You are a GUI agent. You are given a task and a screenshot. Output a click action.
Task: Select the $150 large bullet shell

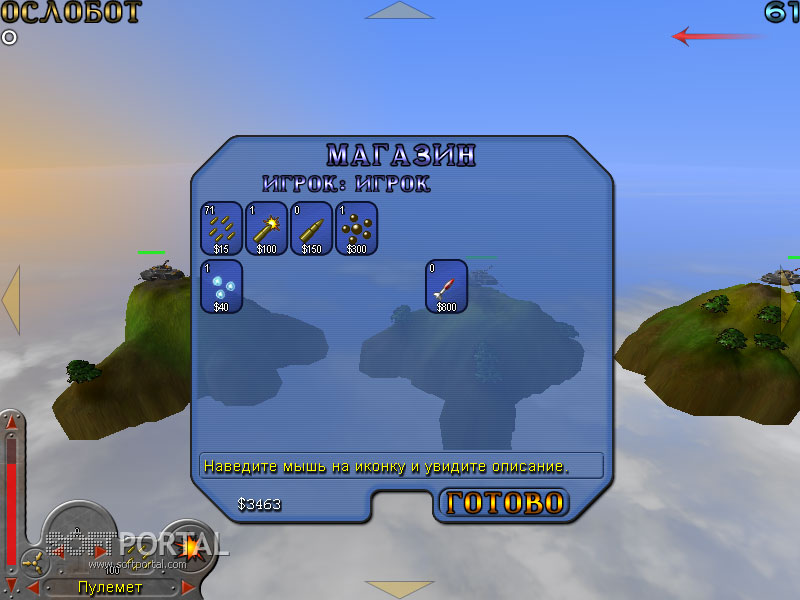pyautogui.click(x=311, y=228)
